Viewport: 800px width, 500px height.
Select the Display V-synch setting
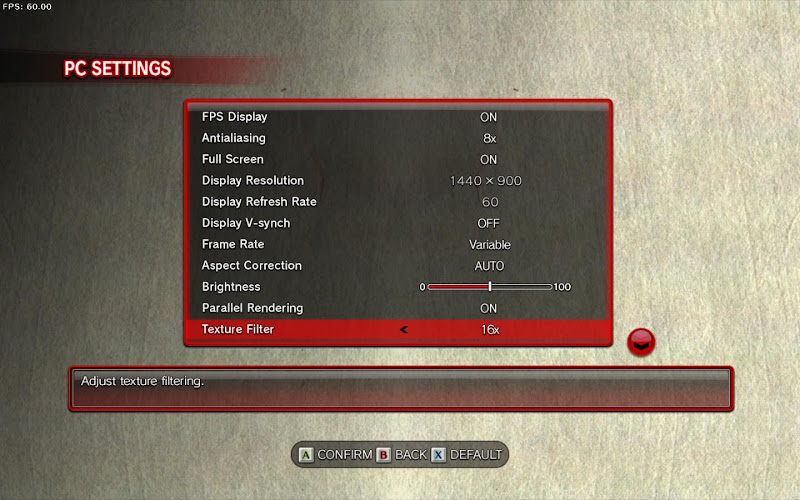coord(396,223)
